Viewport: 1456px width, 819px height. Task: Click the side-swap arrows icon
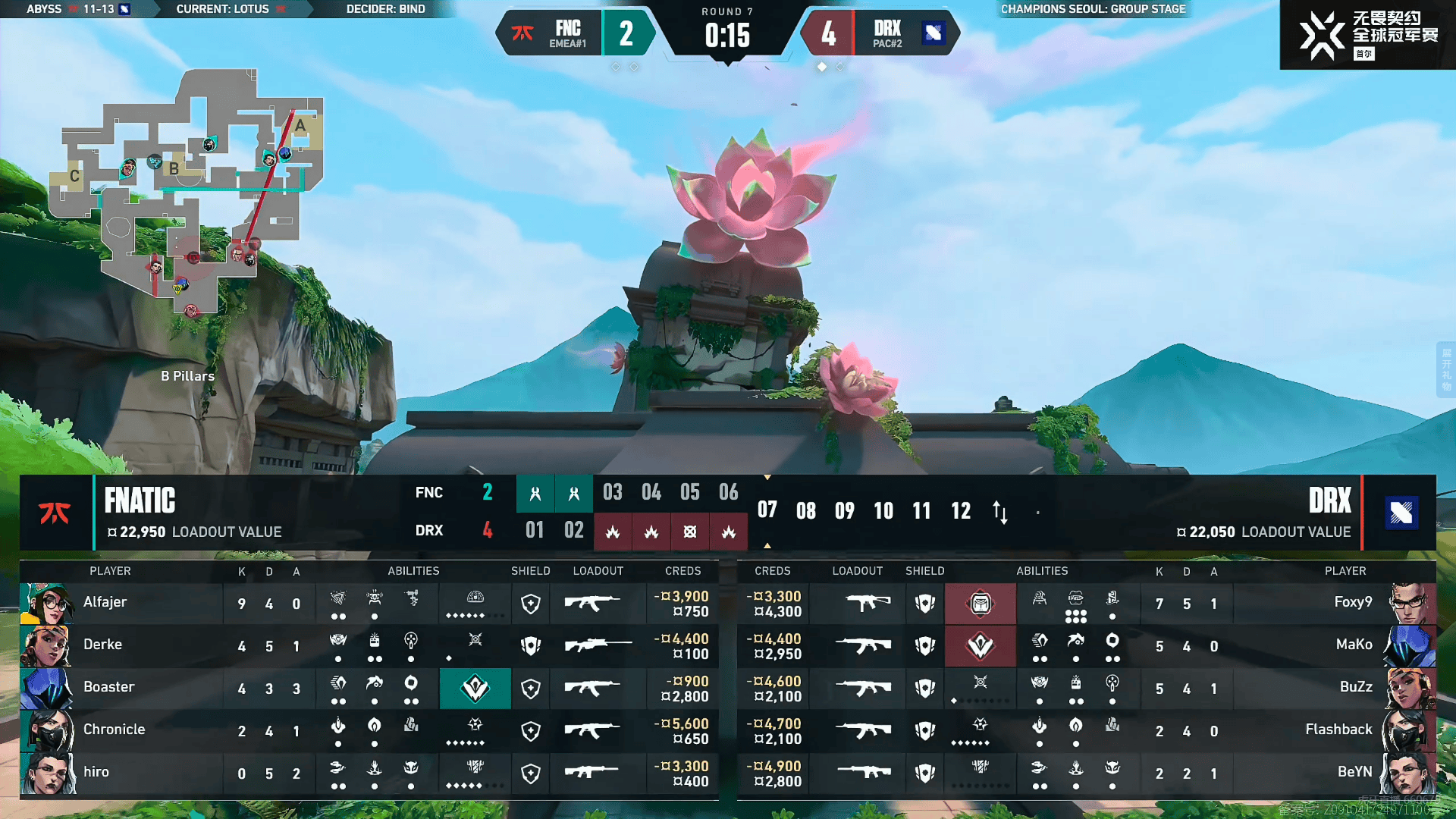(x=1000, y=512)
